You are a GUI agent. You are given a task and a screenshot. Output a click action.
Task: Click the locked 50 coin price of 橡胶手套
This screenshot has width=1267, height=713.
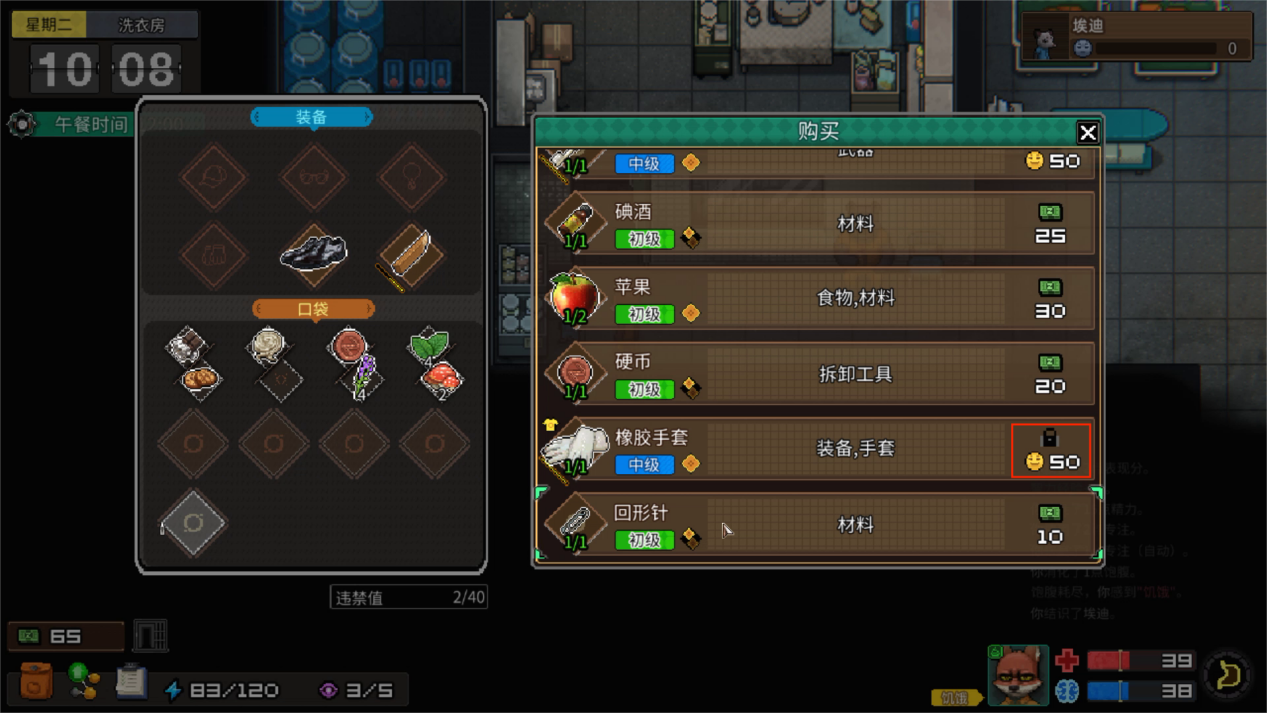[x=1050, y=450]
